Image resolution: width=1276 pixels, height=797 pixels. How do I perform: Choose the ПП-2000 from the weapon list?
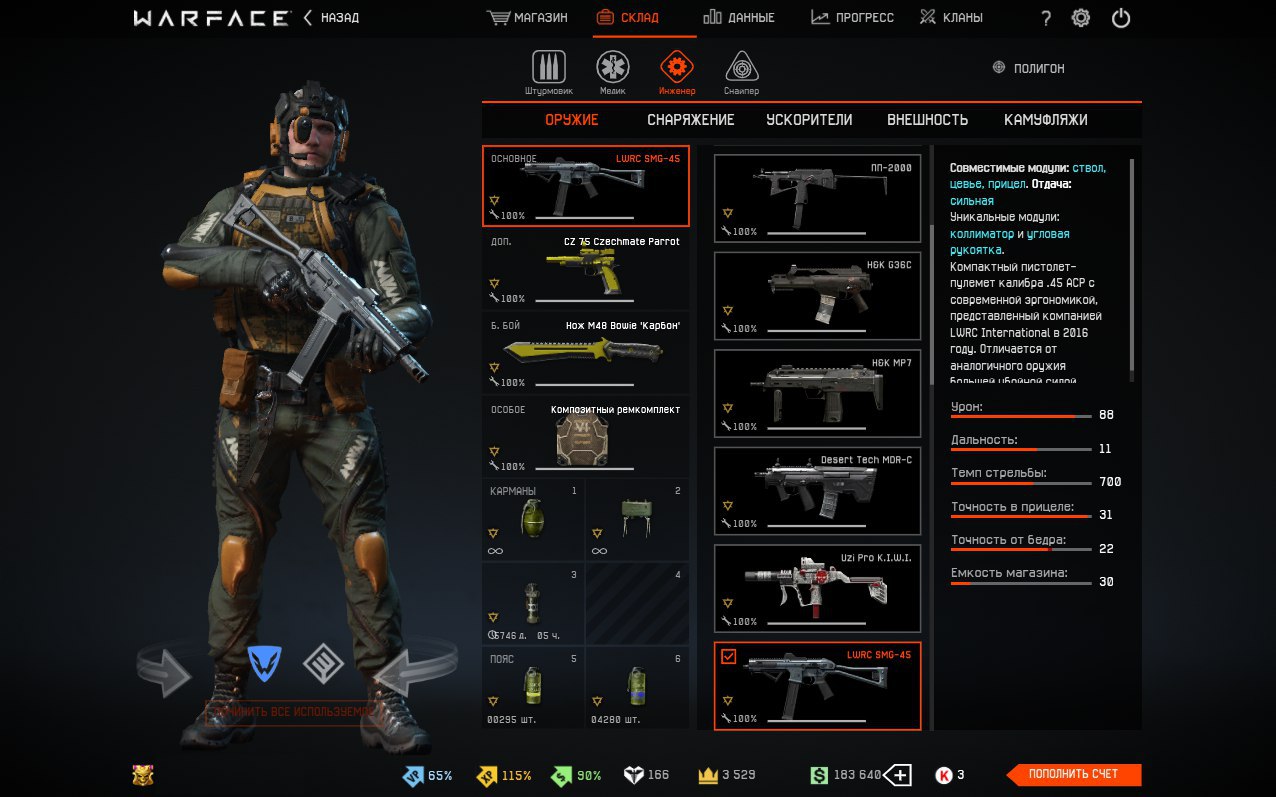click(817, 198)
